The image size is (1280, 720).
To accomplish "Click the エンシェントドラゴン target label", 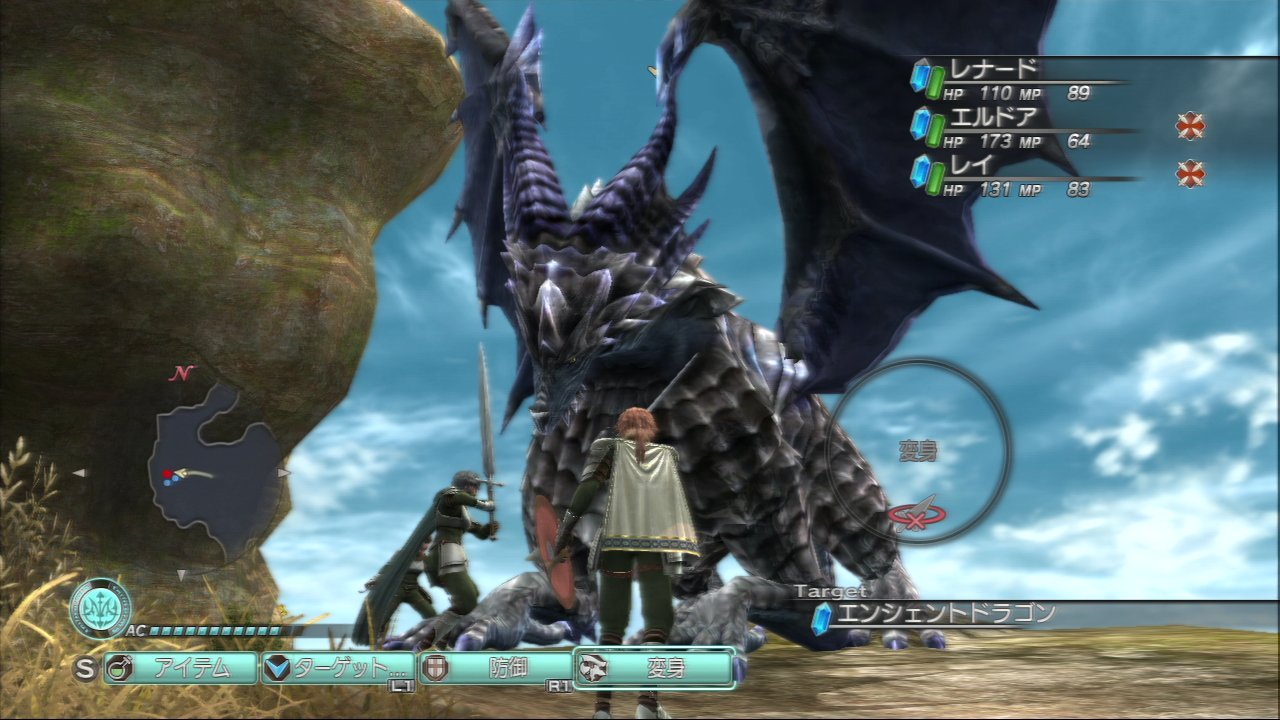I will coord(947,613).
